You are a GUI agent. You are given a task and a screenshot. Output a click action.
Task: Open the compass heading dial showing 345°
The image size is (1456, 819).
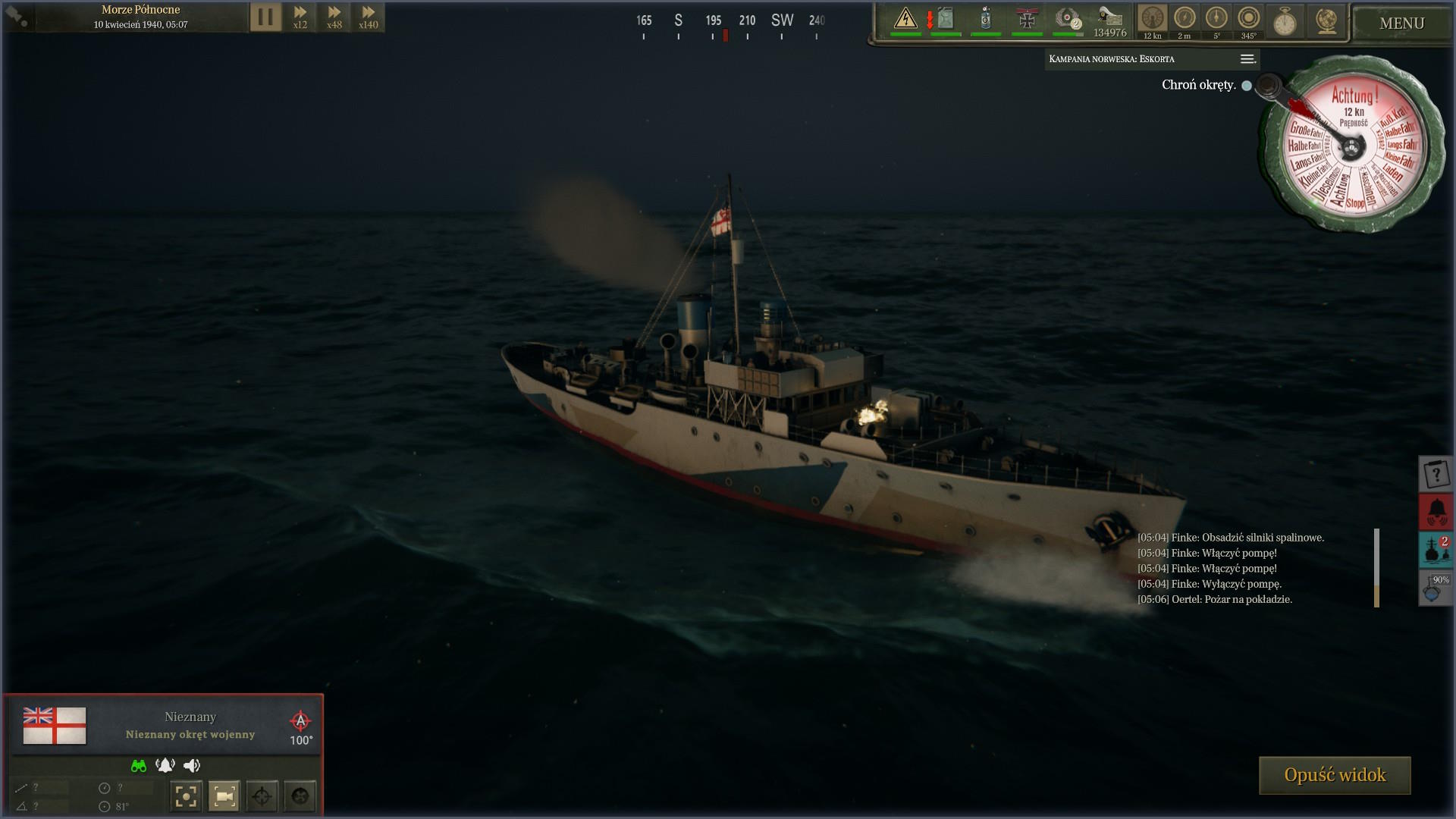click(1248, 20)
